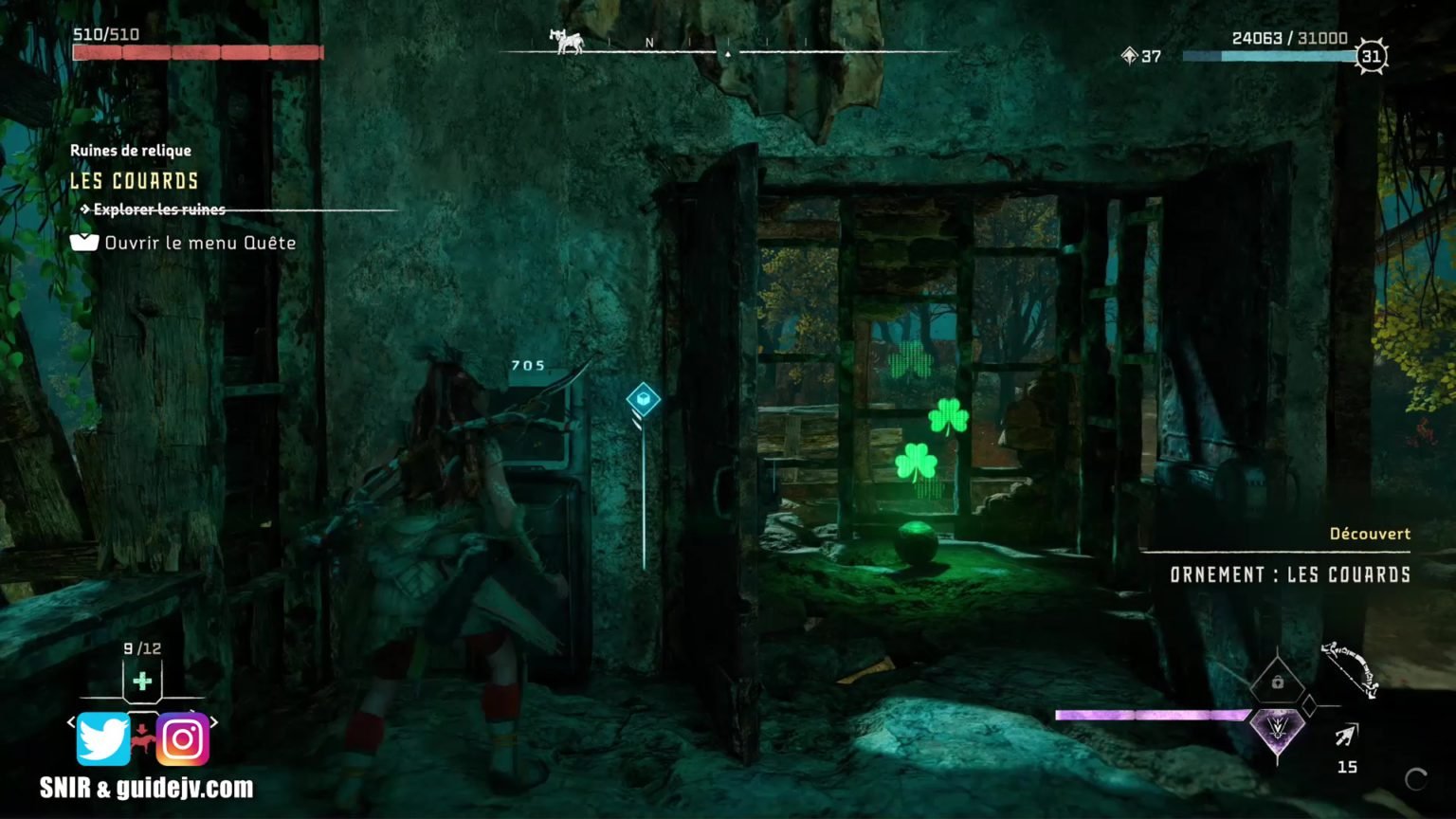1456x819 pixels.
Task: Select the Explorer les ruines objective
Action: click(x=158, y=209)
